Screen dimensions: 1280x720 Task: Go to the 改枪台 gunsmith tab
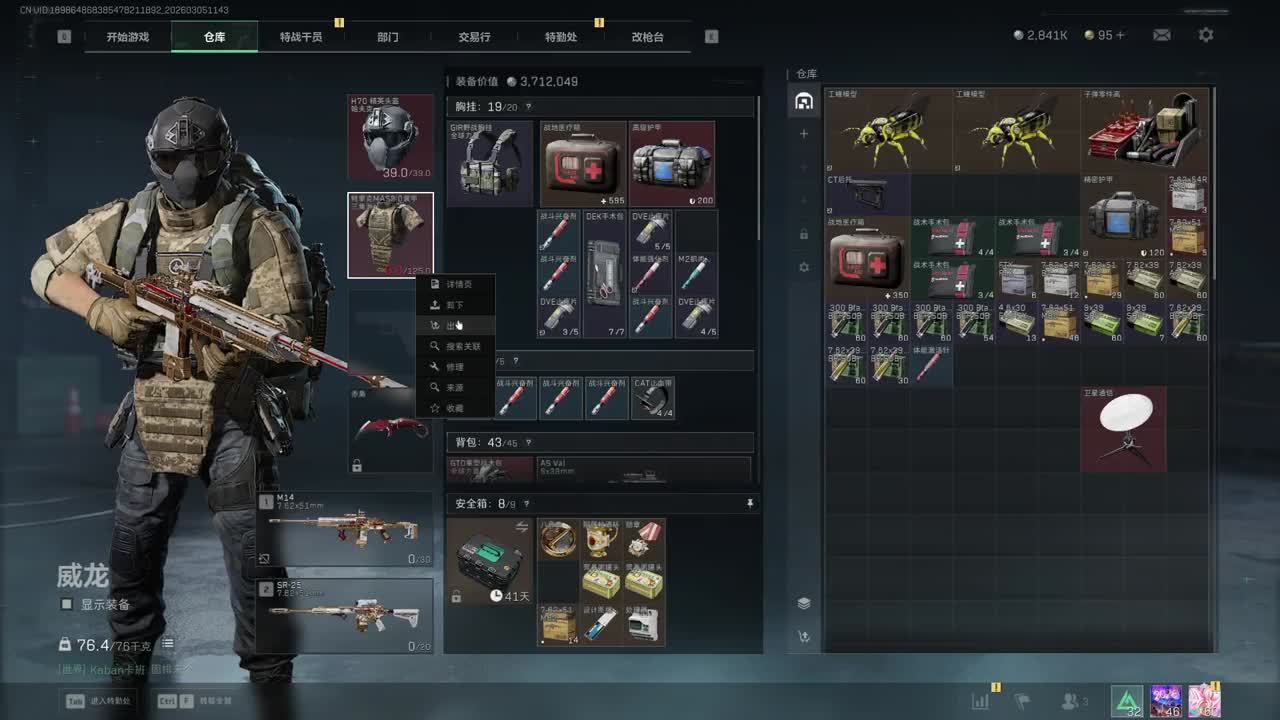(647, 37)
